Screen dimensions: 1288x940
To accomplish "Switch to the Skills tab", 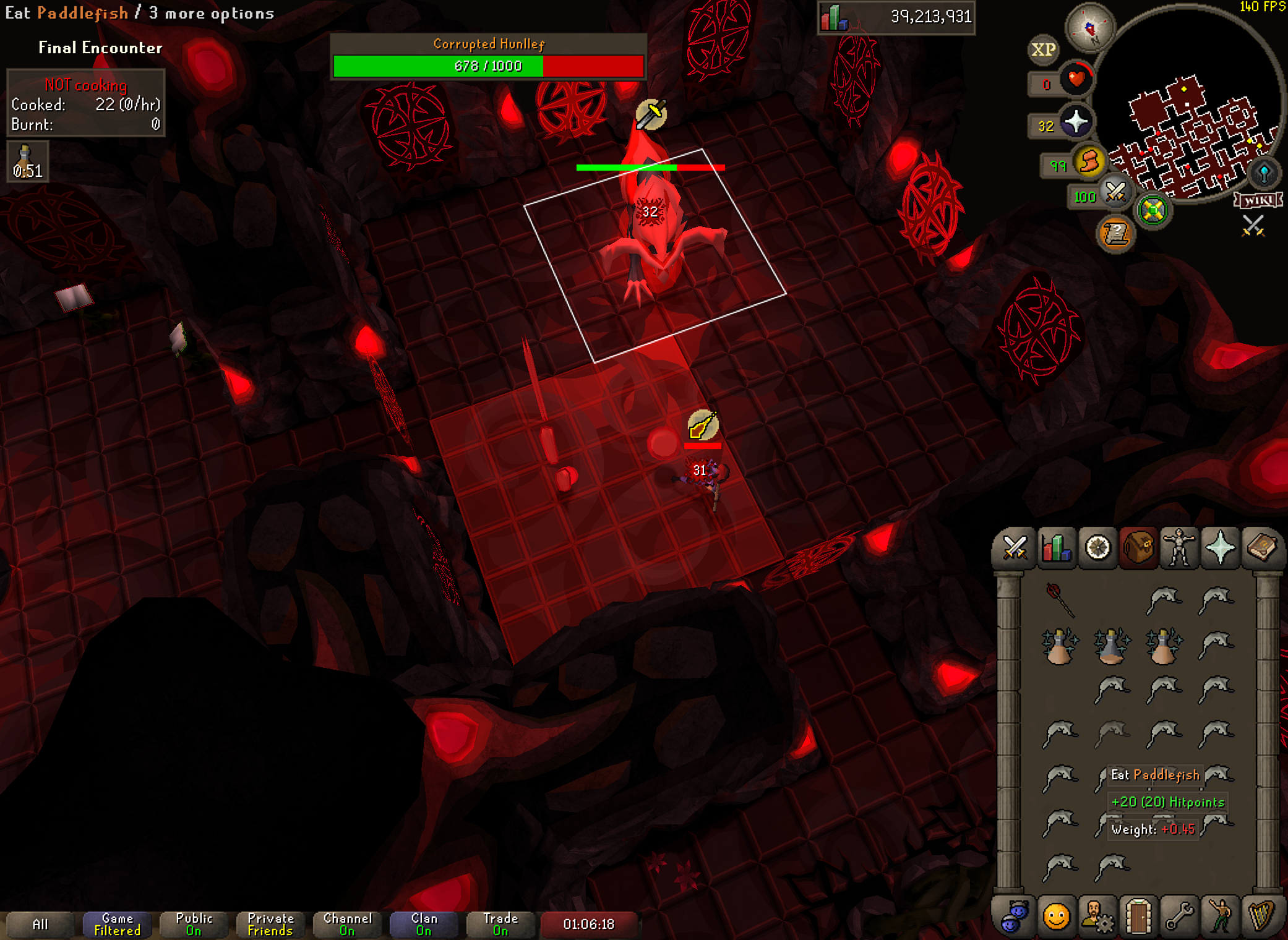I will (1056, 548).
